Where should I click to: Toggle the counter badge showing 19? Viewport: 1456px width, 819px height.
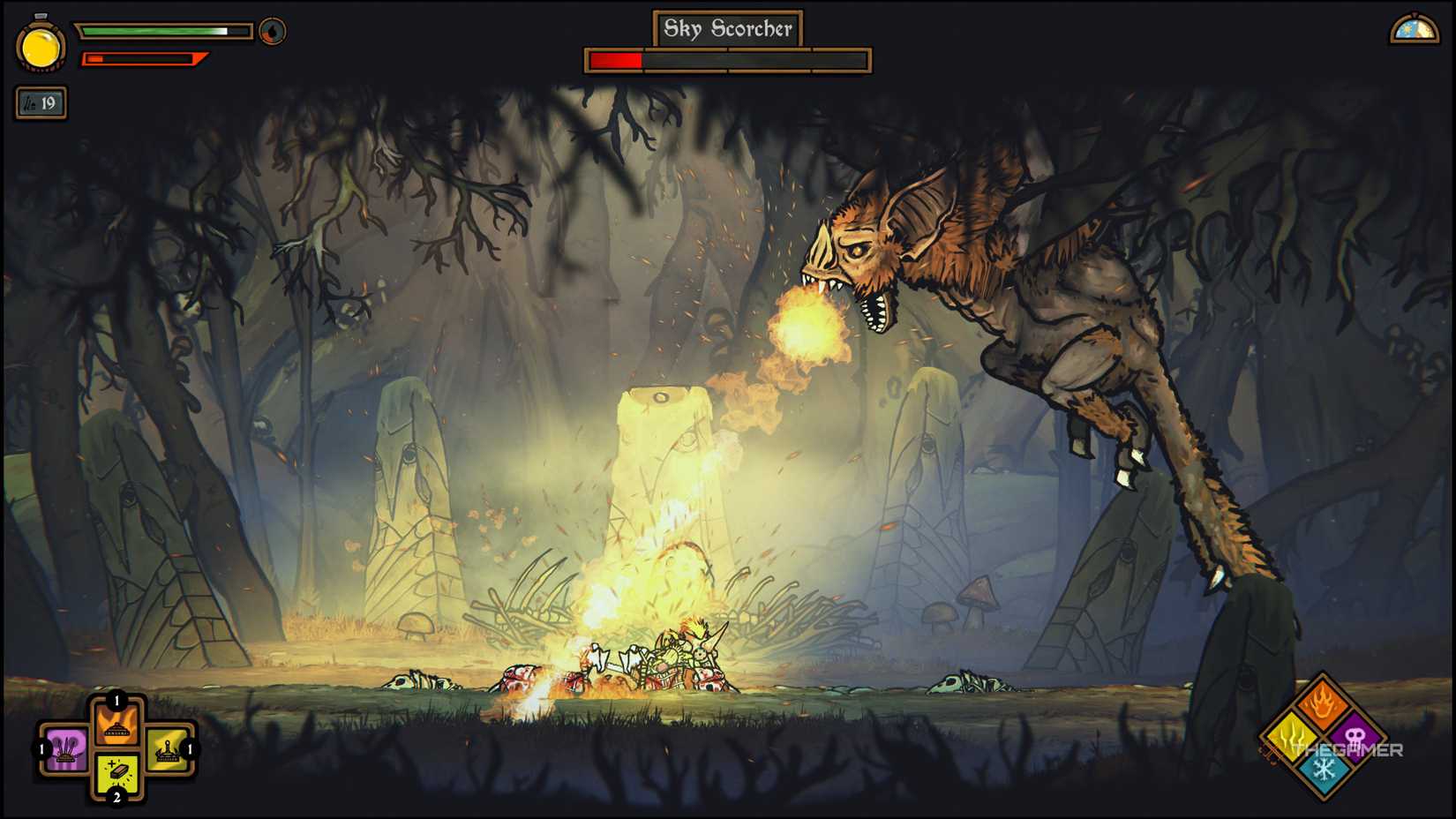(40, 102)
